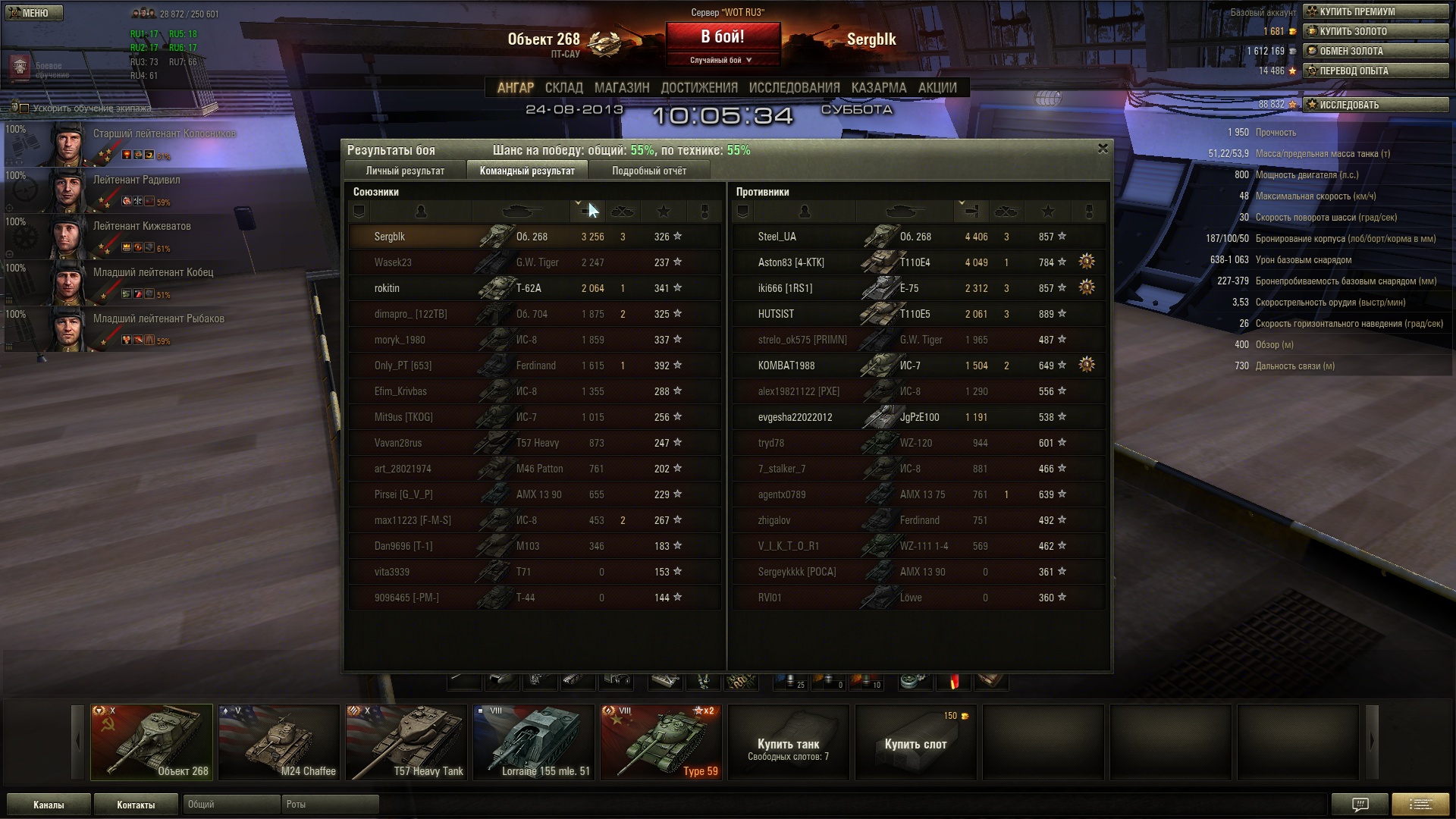Click the Купить золото button
Image resolution: width=1456 pixels, height=819 pixels.
point(1375,31)
